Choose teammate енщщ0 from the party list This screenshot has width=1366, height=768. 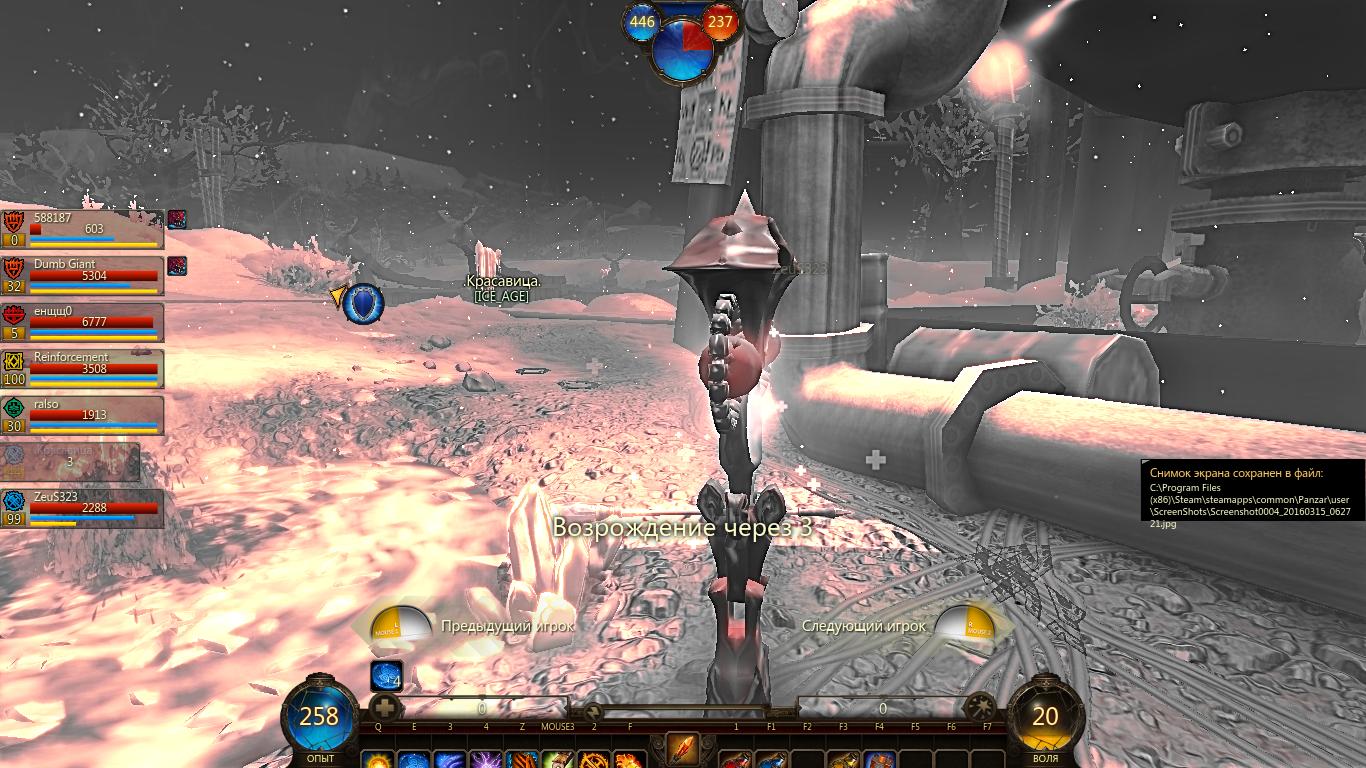82,322
